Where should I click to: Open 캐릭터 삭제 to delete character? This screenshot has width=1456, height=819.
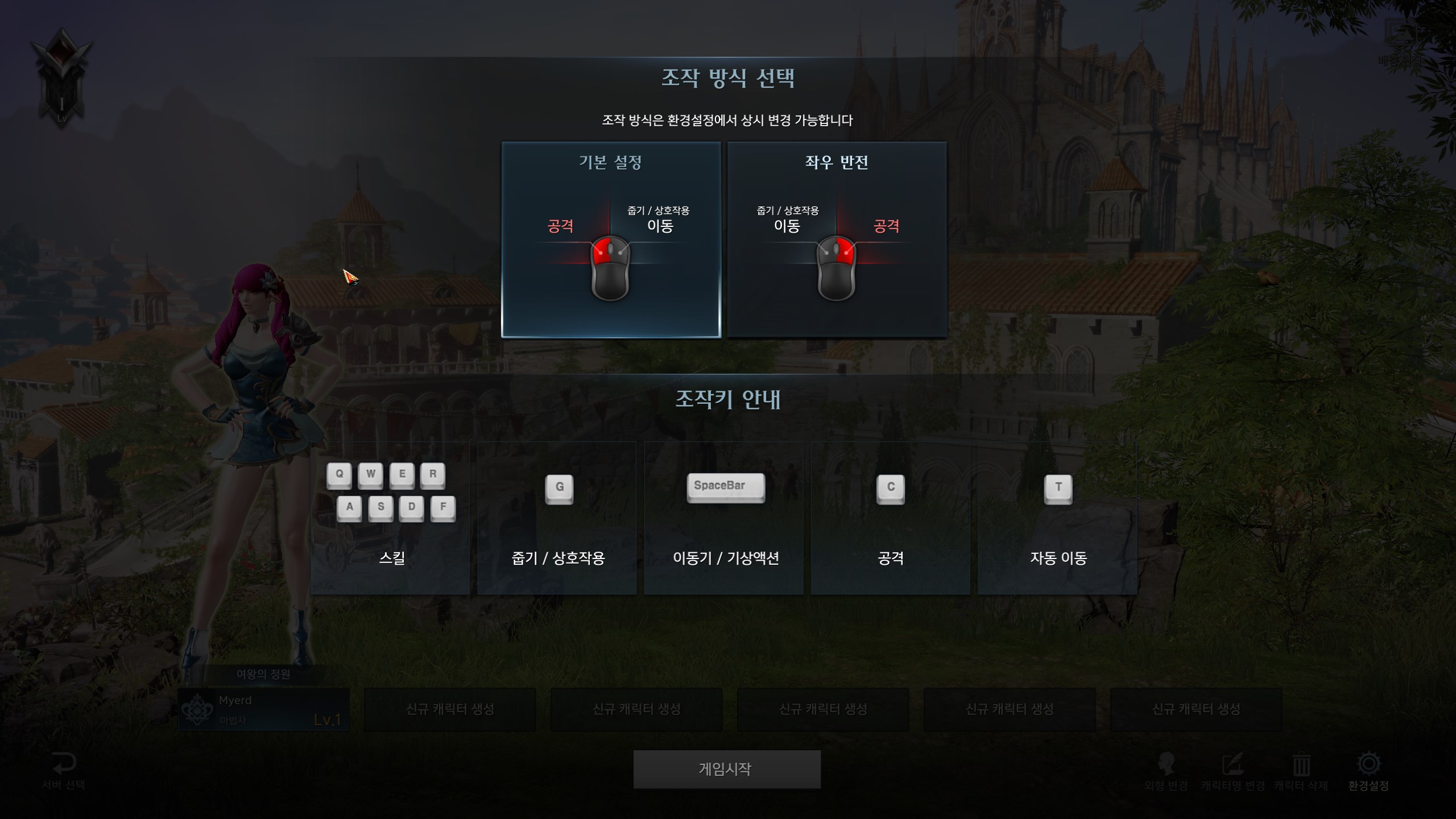1301,771
